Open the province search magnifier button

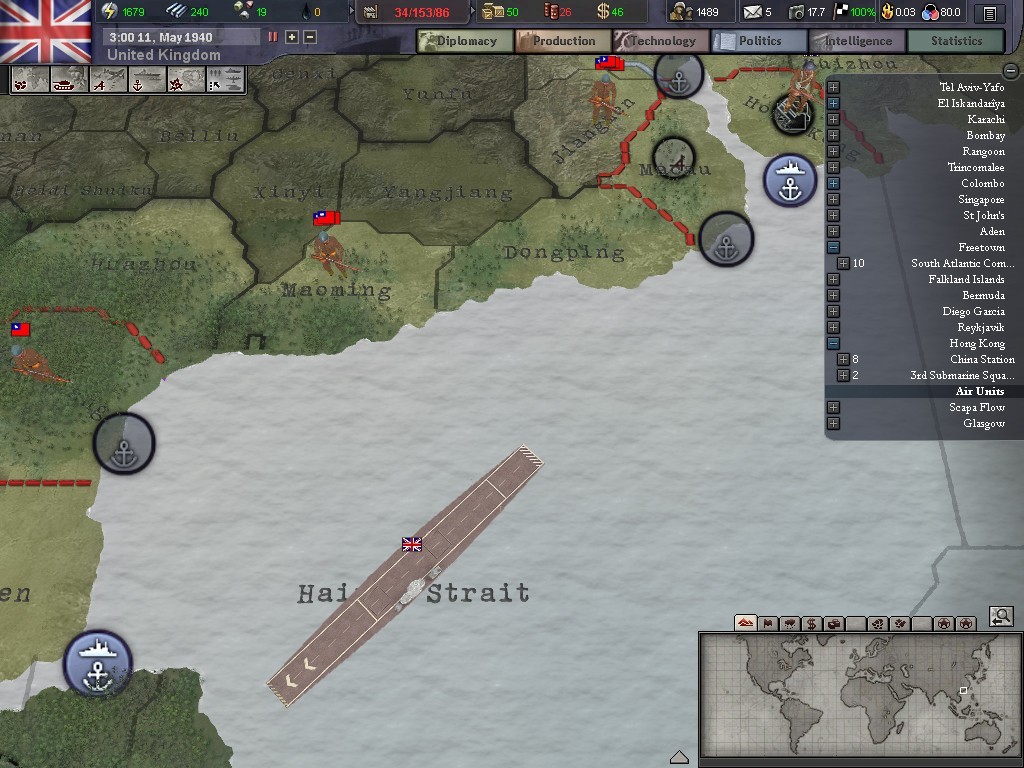click(1002, 617)
